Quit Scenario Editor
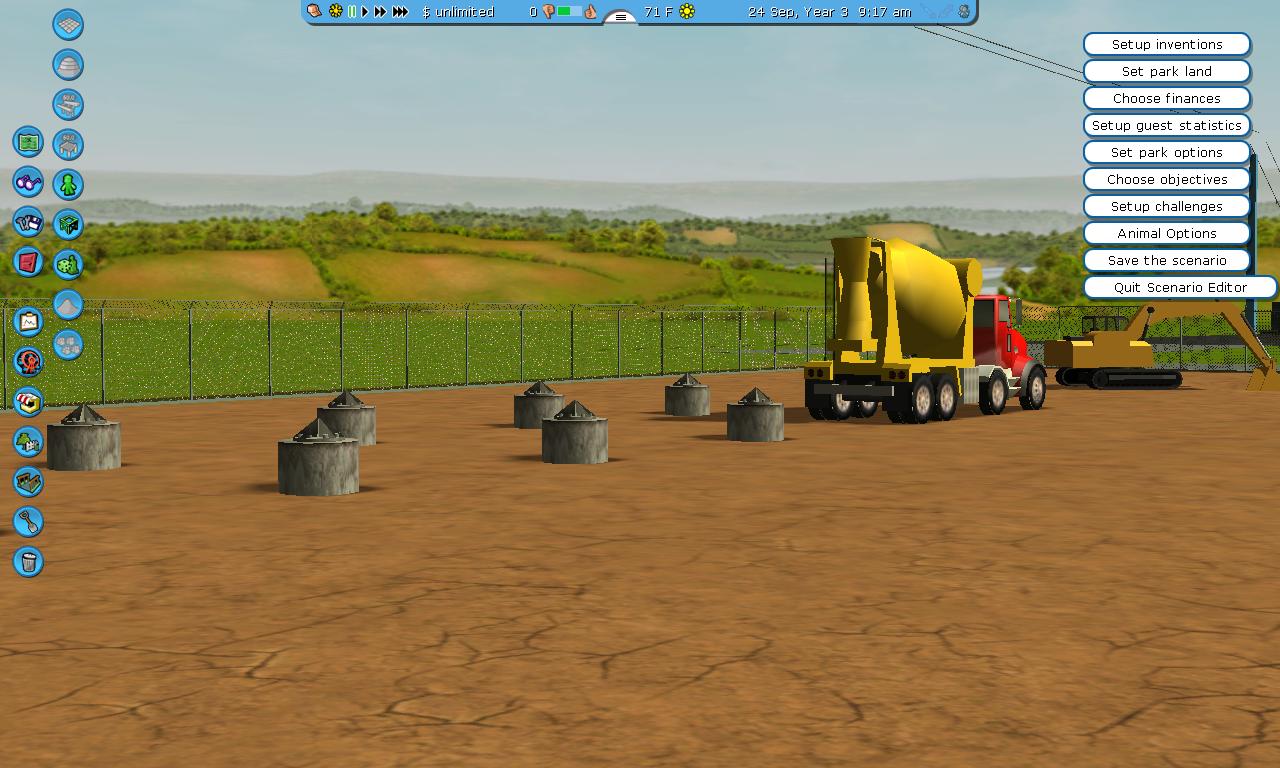This screenshot has width=1280, height=768. 1180,287
